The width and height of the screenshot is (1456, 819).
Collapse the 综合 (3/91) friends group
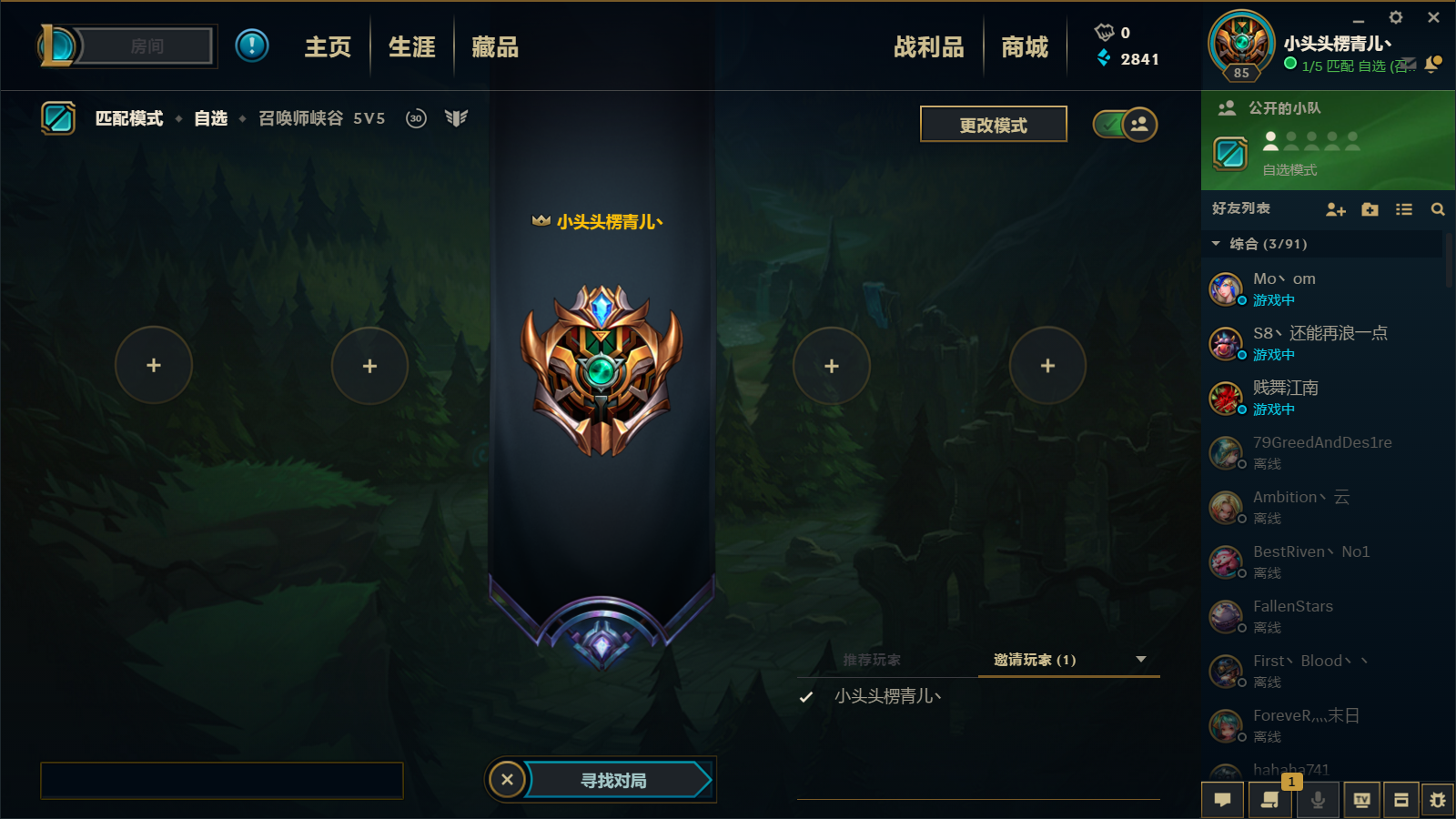[1215, 244]
